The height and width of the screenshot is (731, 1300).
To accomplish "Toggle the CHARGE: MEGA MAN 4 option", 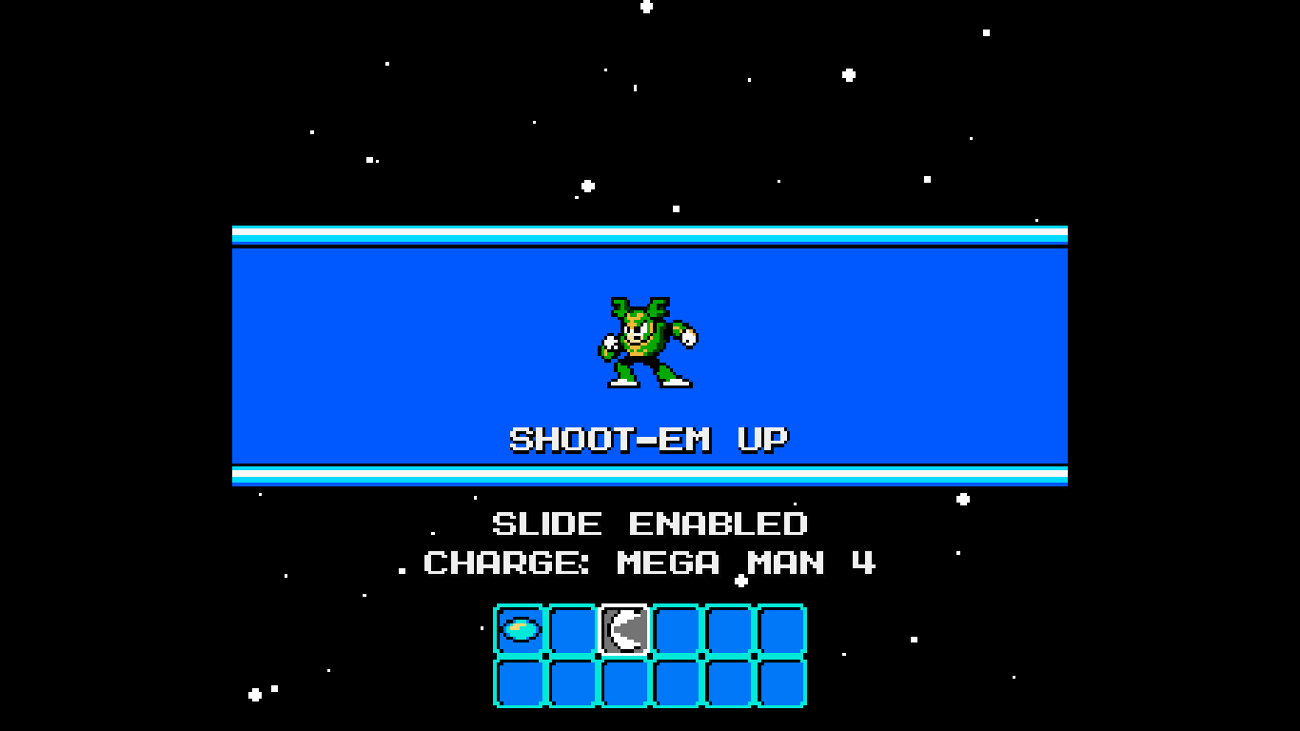I will 649,563.
